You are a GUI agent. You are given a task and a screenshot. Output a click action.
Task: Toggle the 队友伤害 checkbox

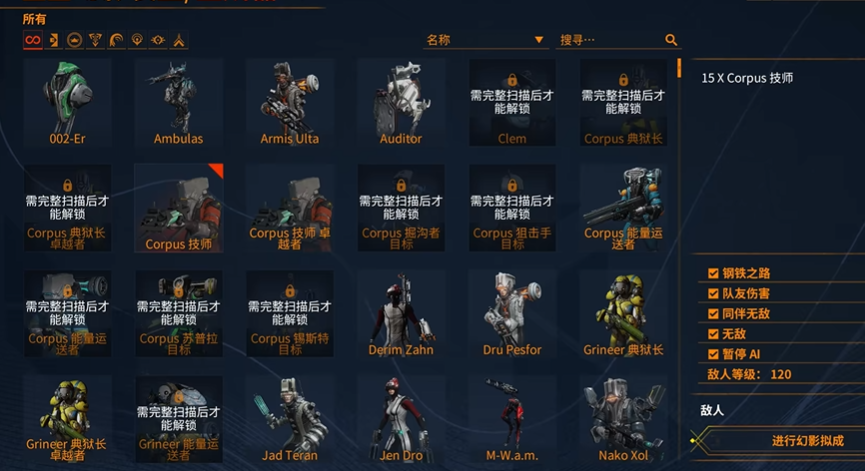(x=713, y=293)
